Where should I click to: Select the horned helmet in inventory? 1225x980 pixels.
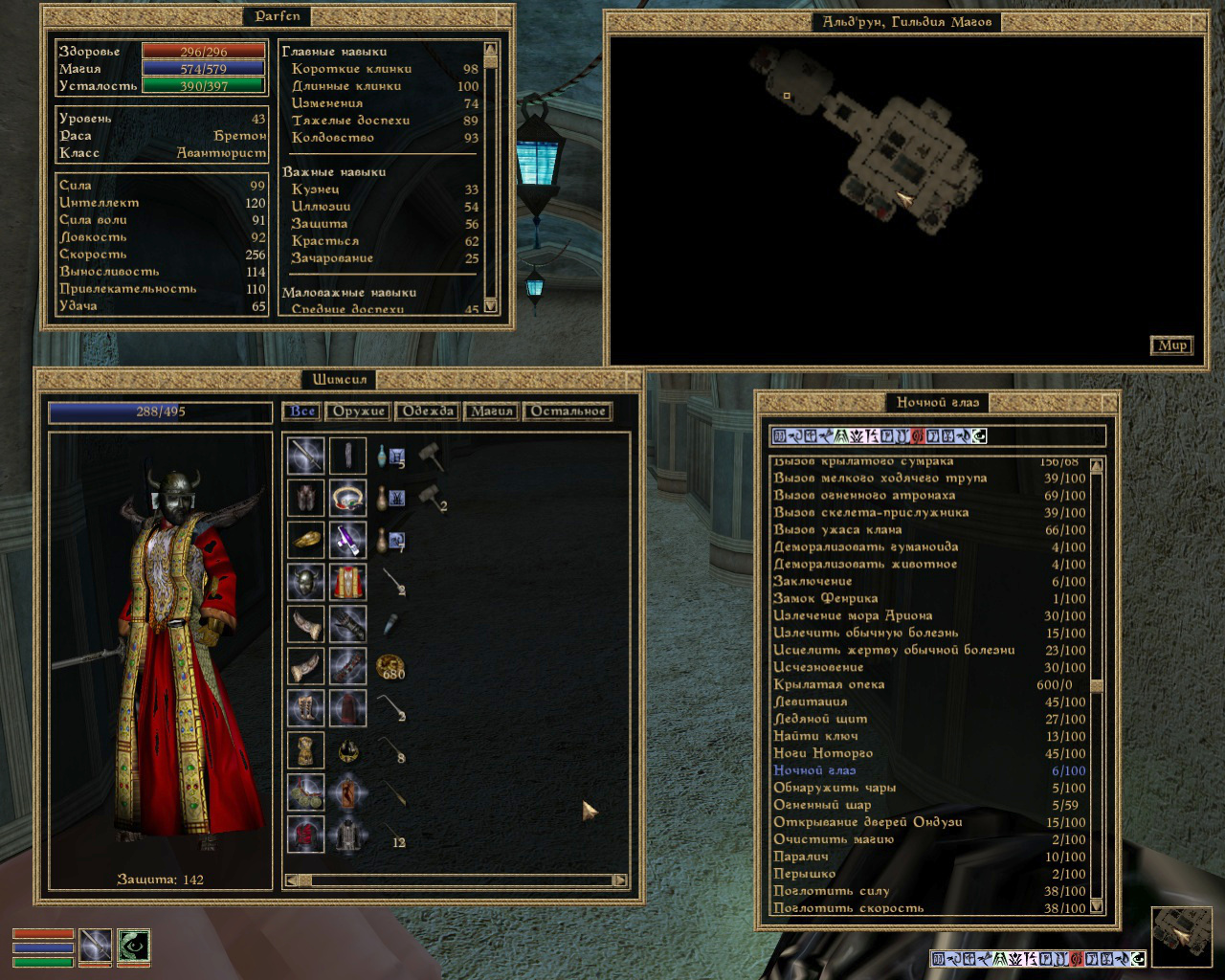306,581
